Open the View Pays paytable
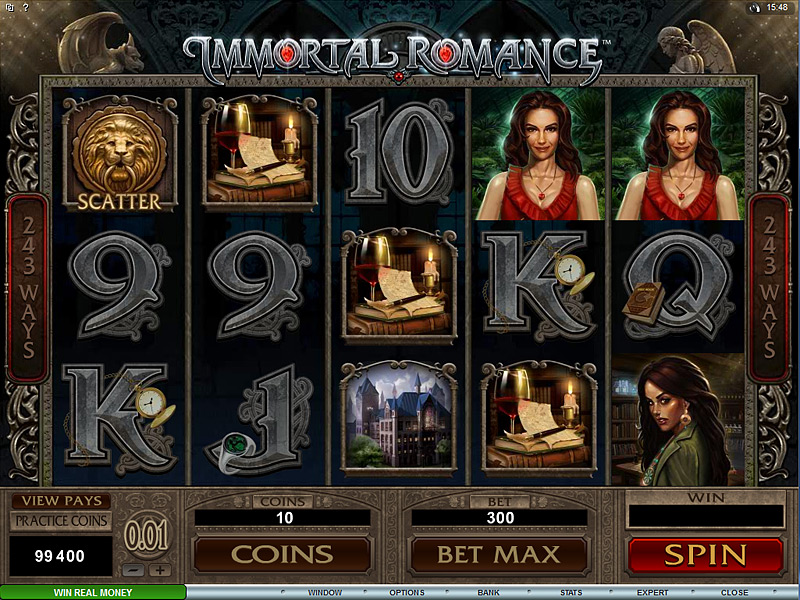Image resolution: width=800 pixels, height=600 pixels. point(60,501)
